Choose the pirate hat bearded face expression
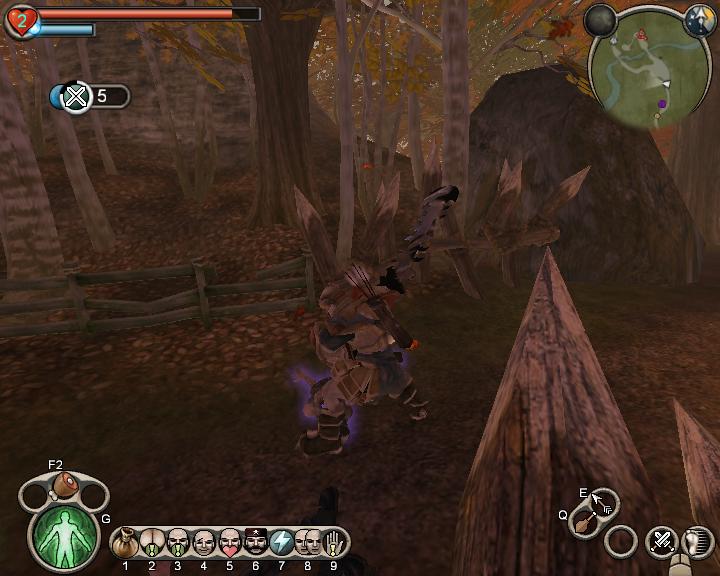 255,542
